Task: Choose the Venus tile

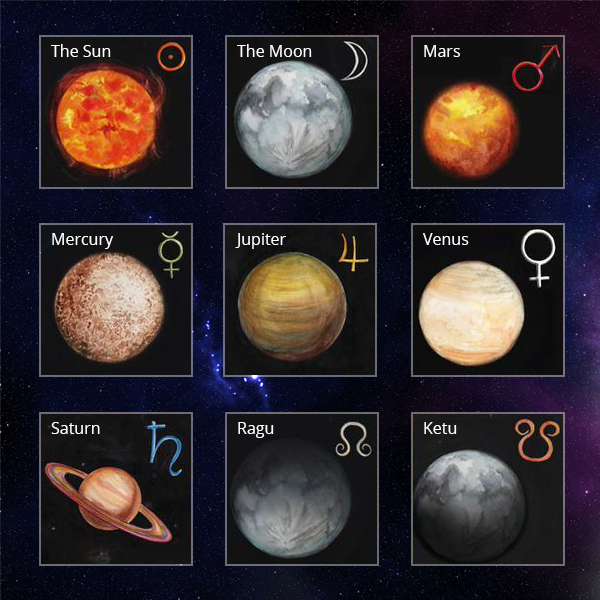Action: click(487, 300)
